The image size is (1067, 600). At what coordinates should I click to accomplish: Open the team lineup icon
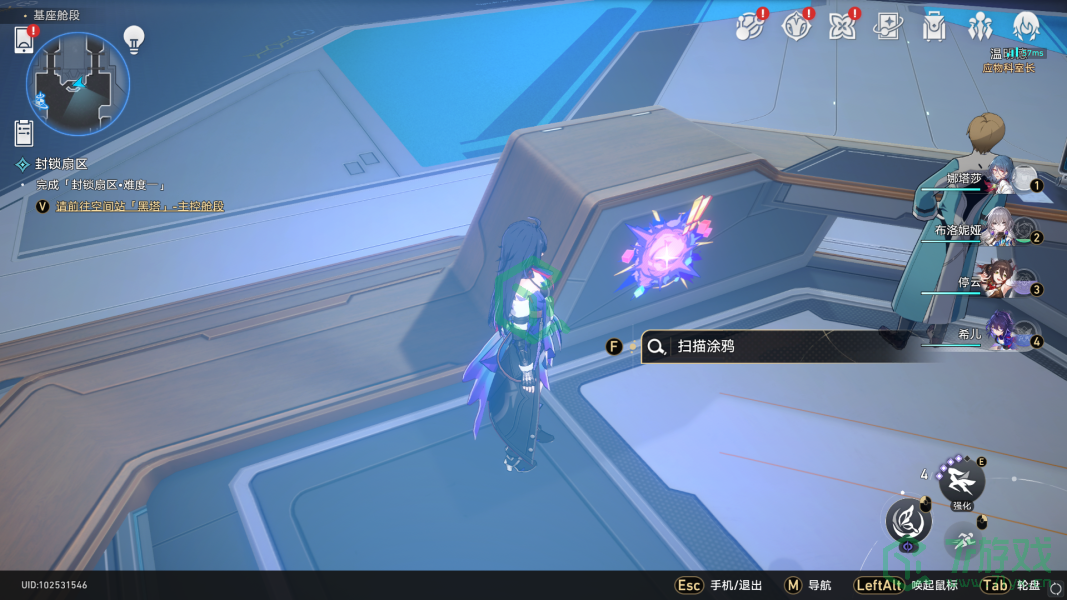(x=980, y=27)
